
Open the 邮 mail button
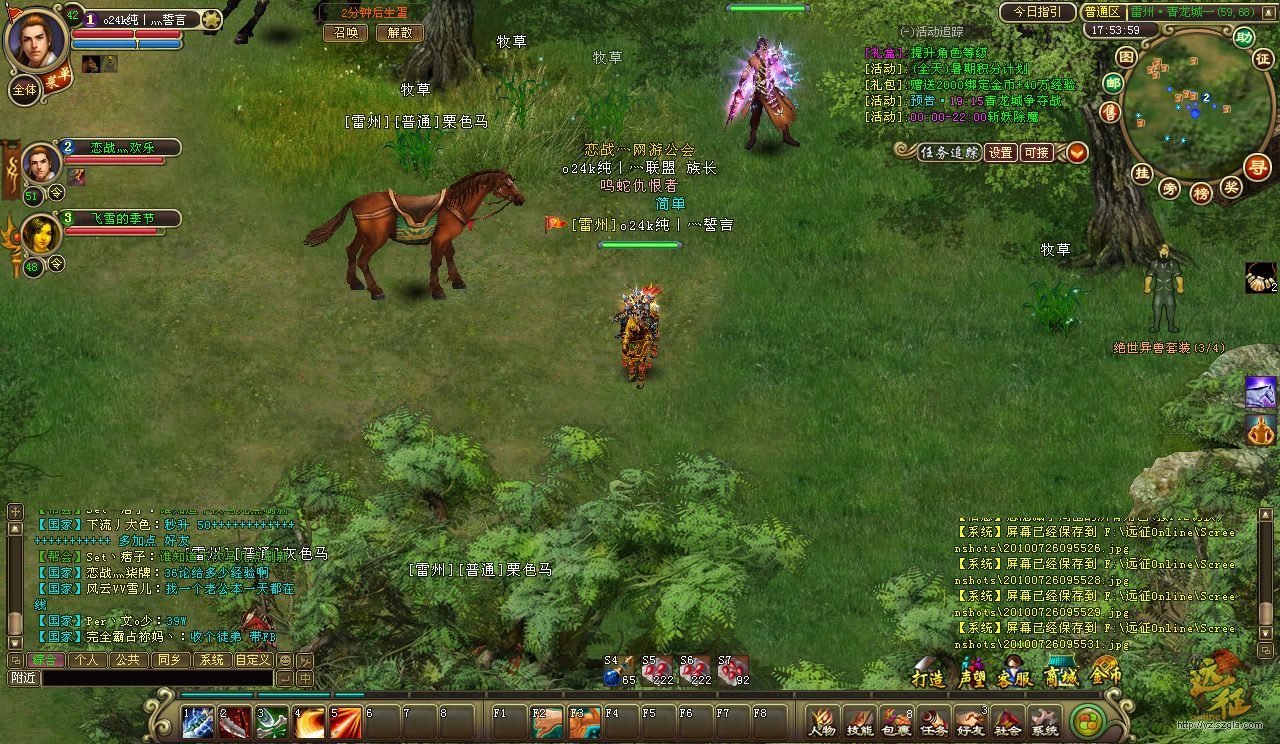coord(1112,83)
